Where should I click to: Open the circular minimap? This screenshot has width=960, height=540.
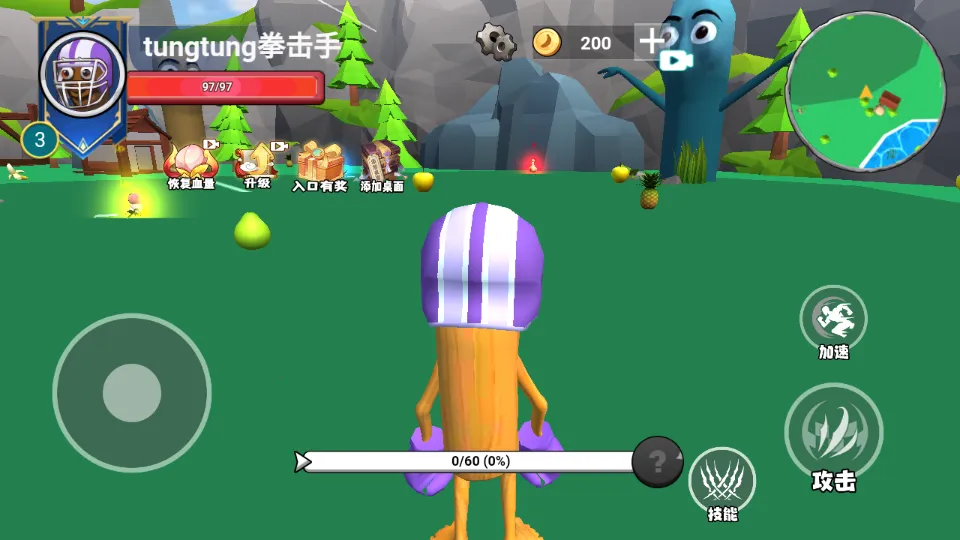tap(866, 91)
